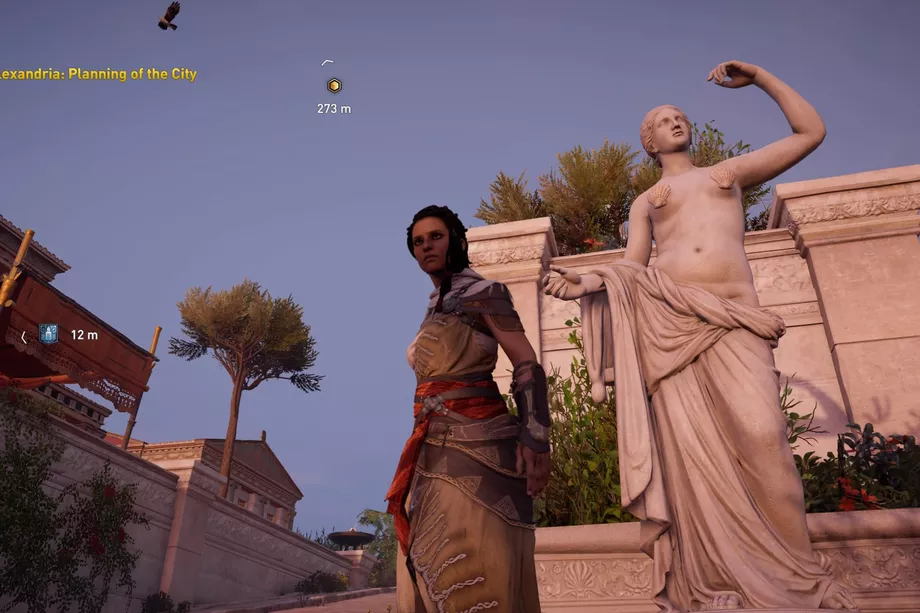
Task: Click the yellow hexagon marker showing 273 m
Action: point(334,86)
